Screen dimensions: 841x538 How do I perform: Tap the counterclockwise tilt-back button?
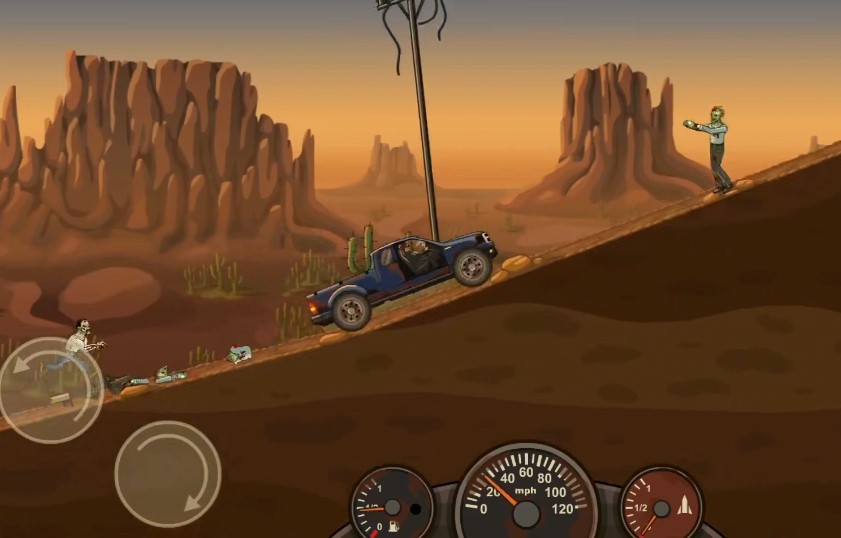[x=50, y=388]
